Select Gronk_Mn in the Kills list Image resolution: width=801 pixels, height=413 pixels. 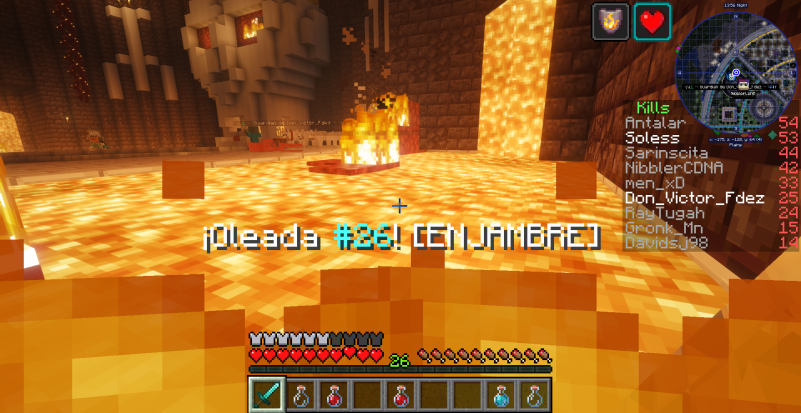click(664, 228)
